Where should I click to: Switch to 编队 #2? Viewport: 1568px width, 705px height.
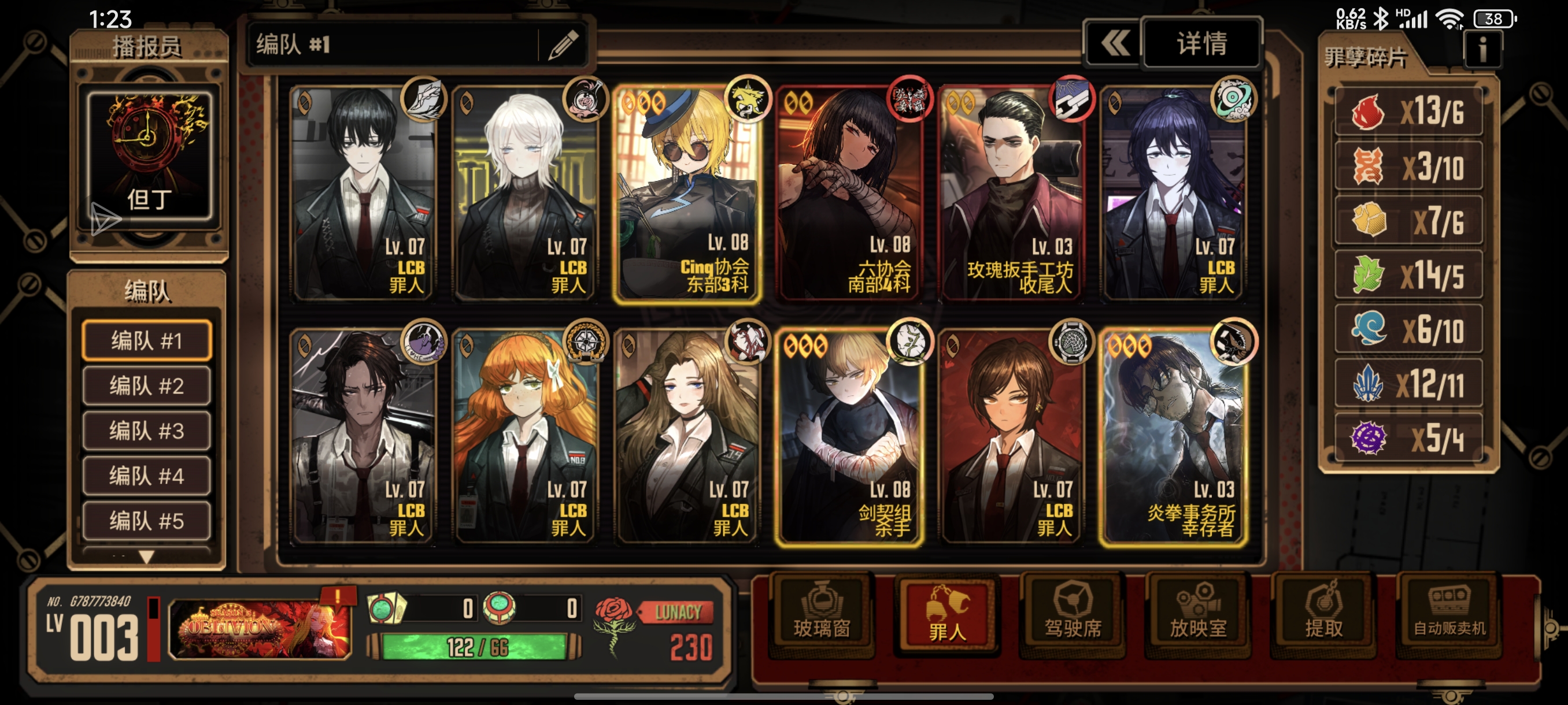click(x=147, y=385)
